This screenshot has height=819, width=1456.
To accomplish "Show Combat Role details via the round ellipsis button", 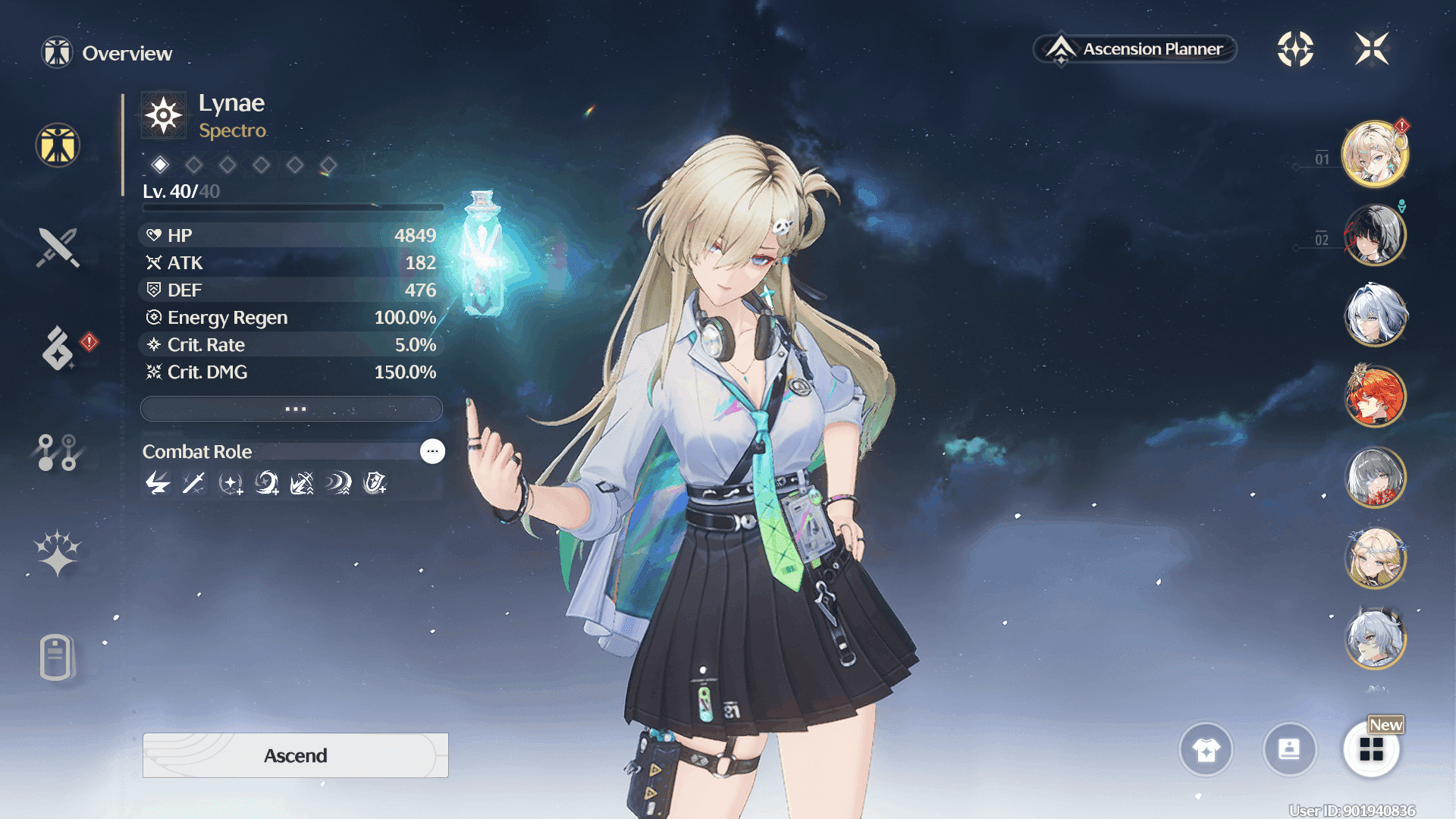I will tap(432, 451).
